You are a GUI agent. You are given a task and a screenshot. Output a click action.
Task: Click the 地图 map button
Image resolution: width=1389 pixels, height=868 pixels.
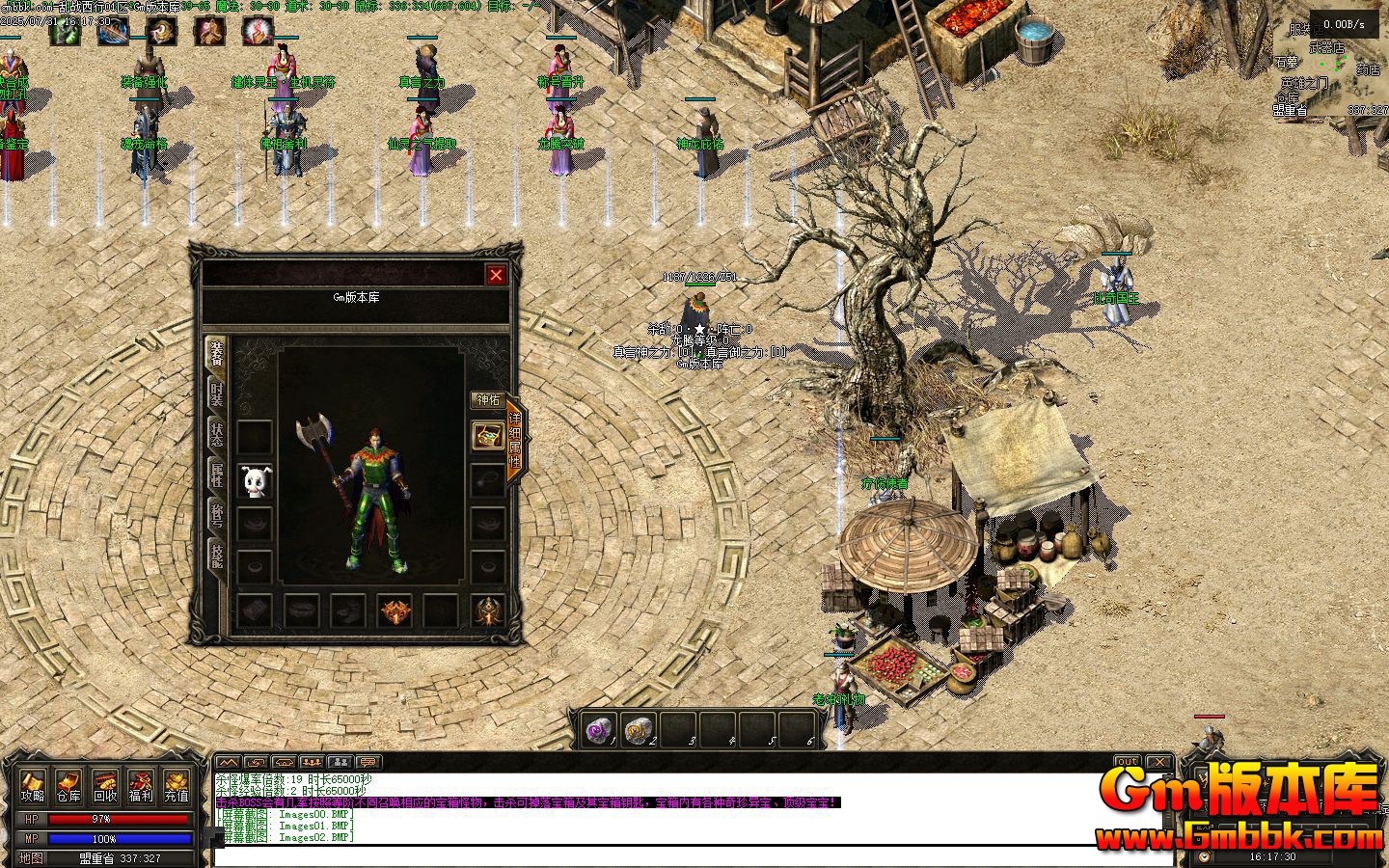click(32, 857)
